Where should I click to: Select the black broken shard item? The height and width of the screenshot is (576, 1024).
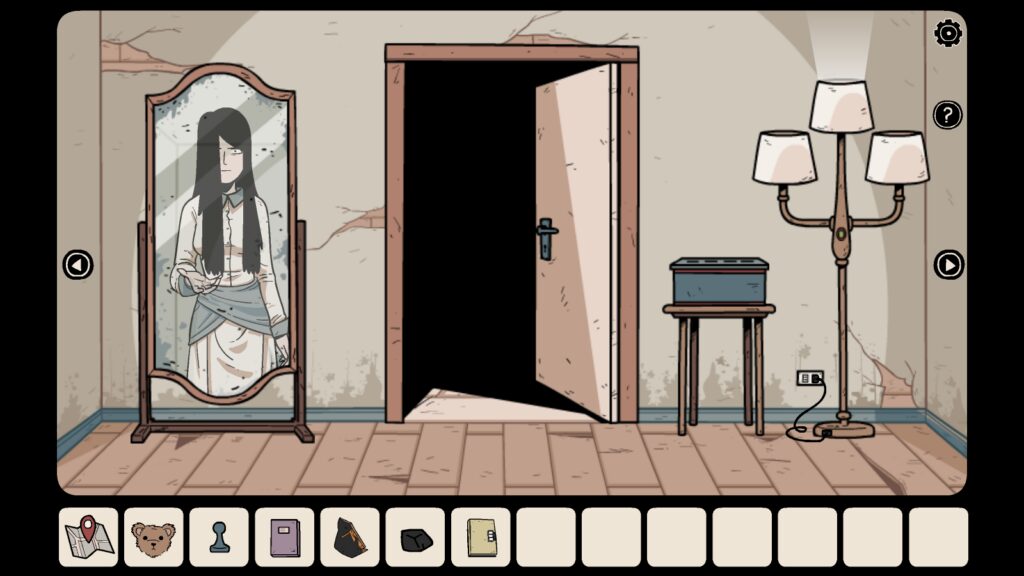point(350,538)
